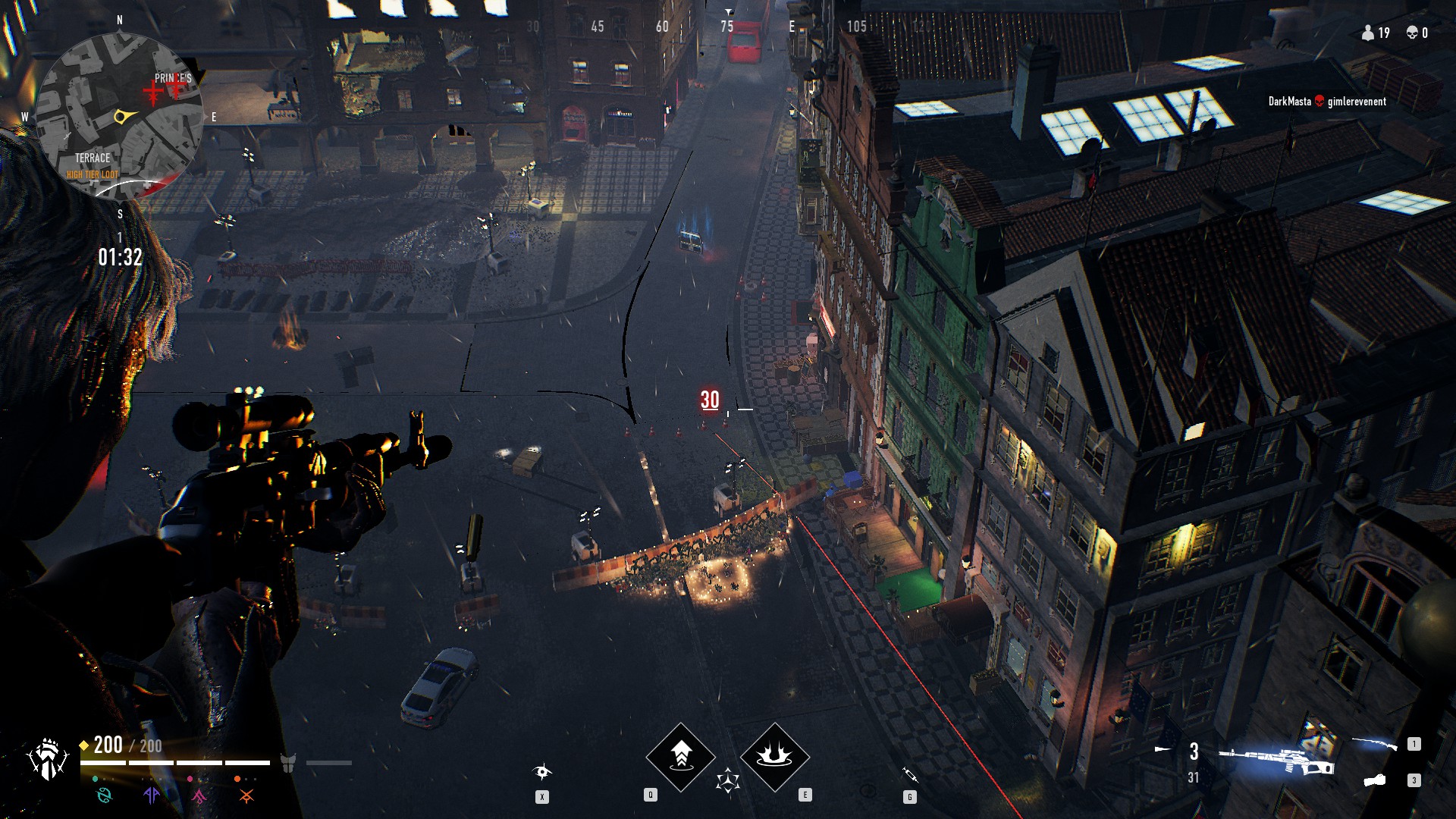Switch to the fist melee slot

coord(1375,780)
